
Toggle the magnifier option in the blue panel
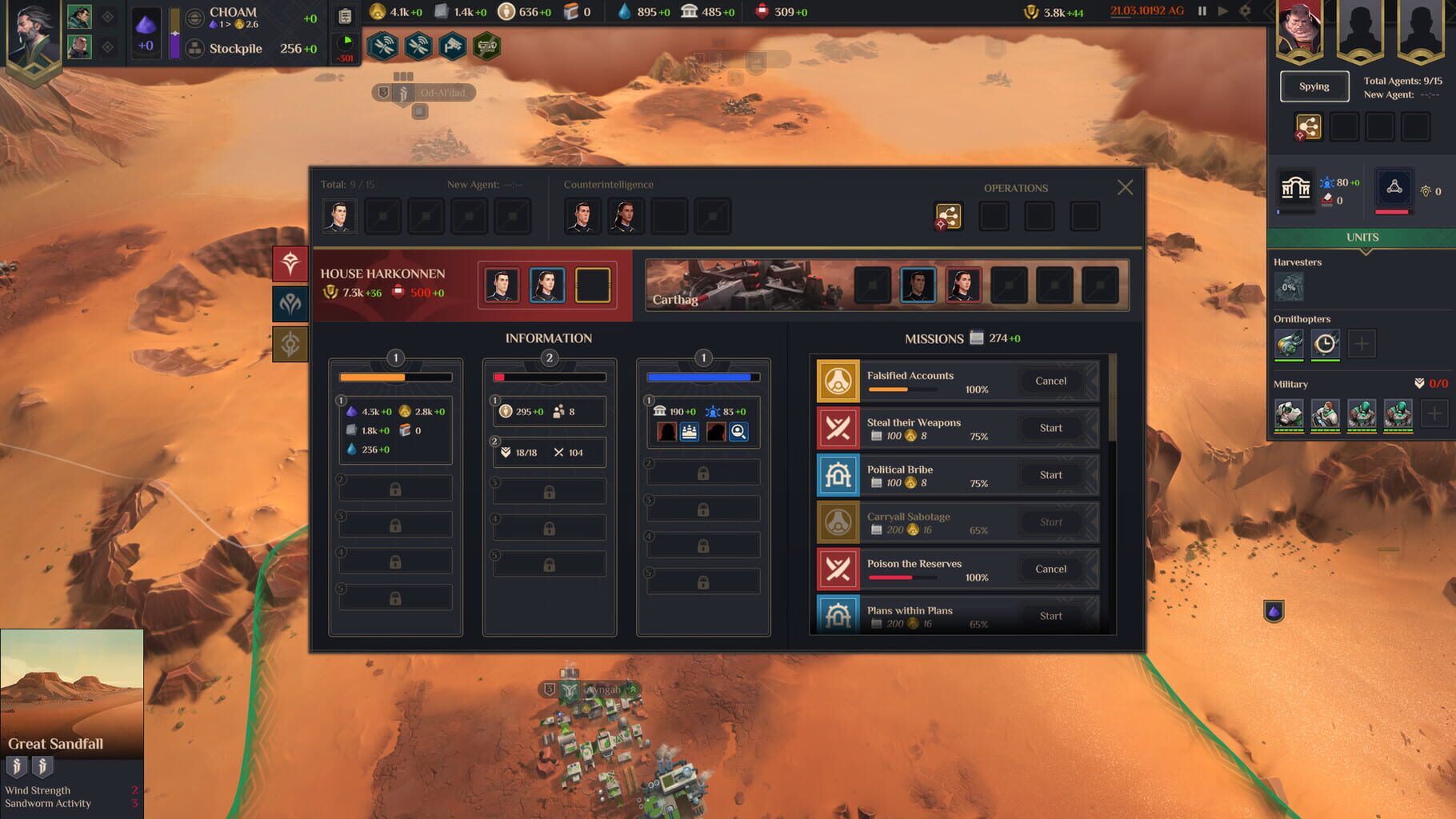[740, 431]
